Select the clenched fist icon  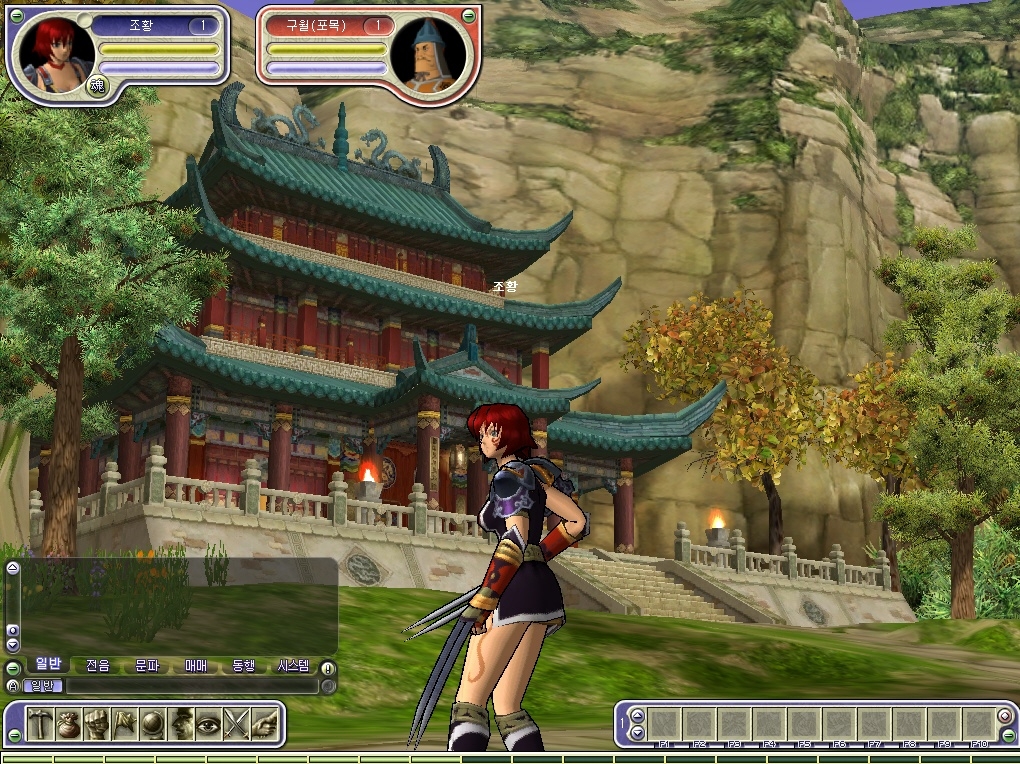pyautogui.click(x=96, y=724)
